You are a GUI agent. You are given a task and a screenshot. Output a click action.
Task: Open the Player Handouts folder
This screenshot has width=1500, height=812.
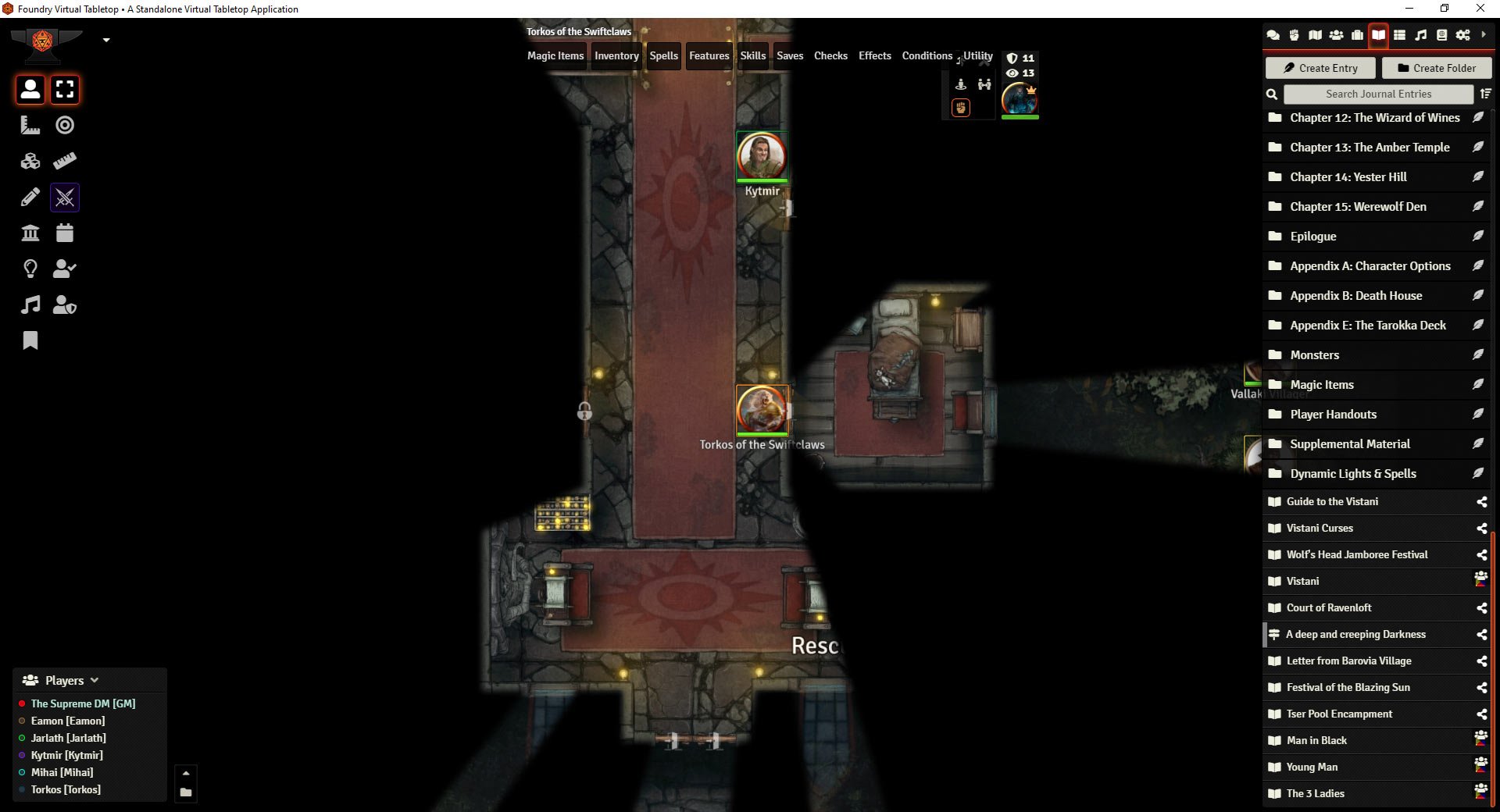[1333, 415]
